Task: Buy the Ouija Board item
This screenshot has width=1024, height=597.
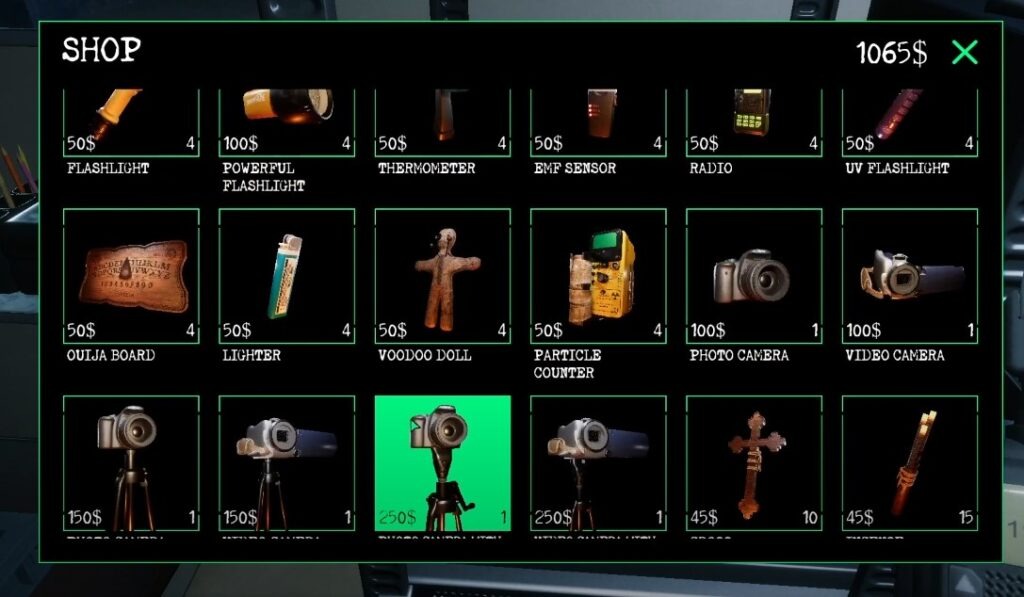Action: point(131,276)
